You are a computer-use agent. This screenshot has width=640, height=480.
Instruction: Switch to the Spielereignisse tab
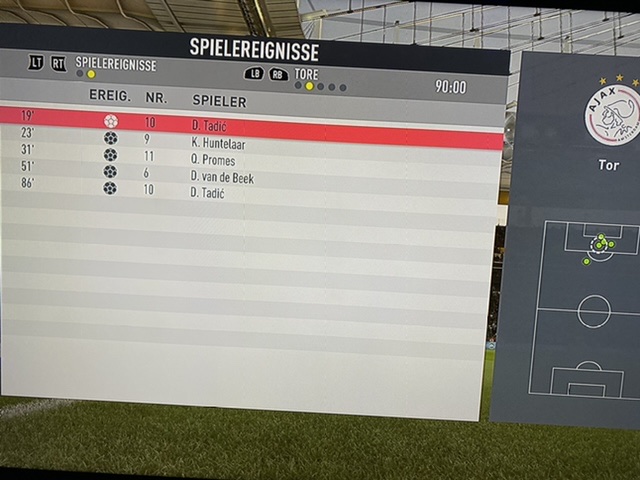coord(115,64)
